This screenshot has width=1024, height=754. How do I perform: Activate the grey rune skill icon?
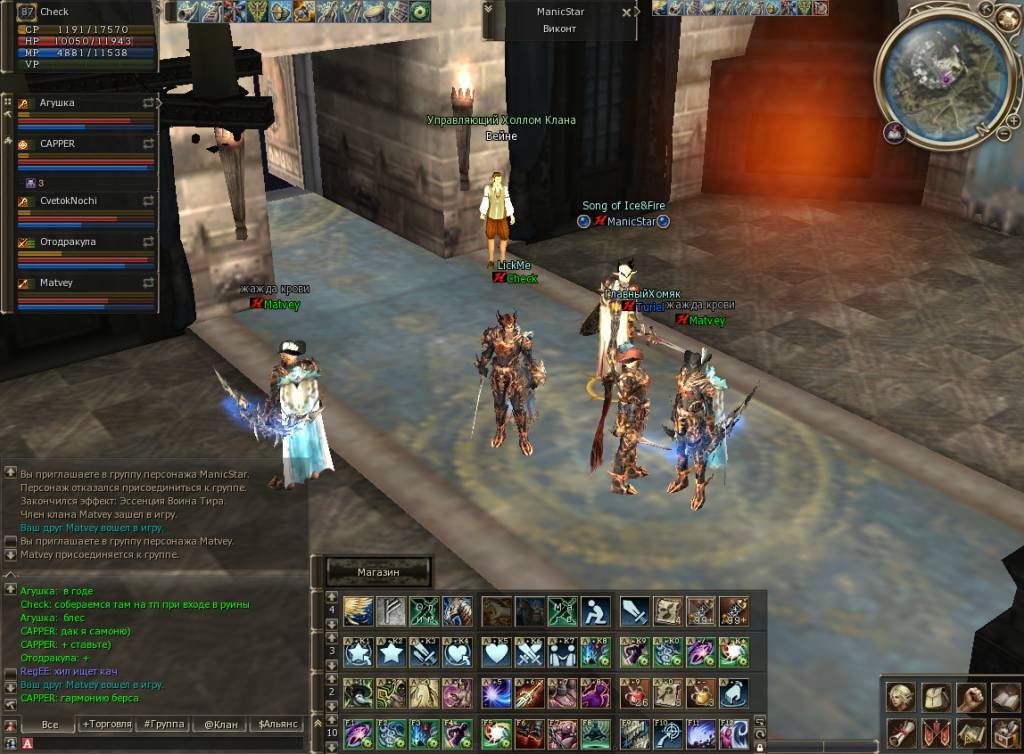click(391, 610)
